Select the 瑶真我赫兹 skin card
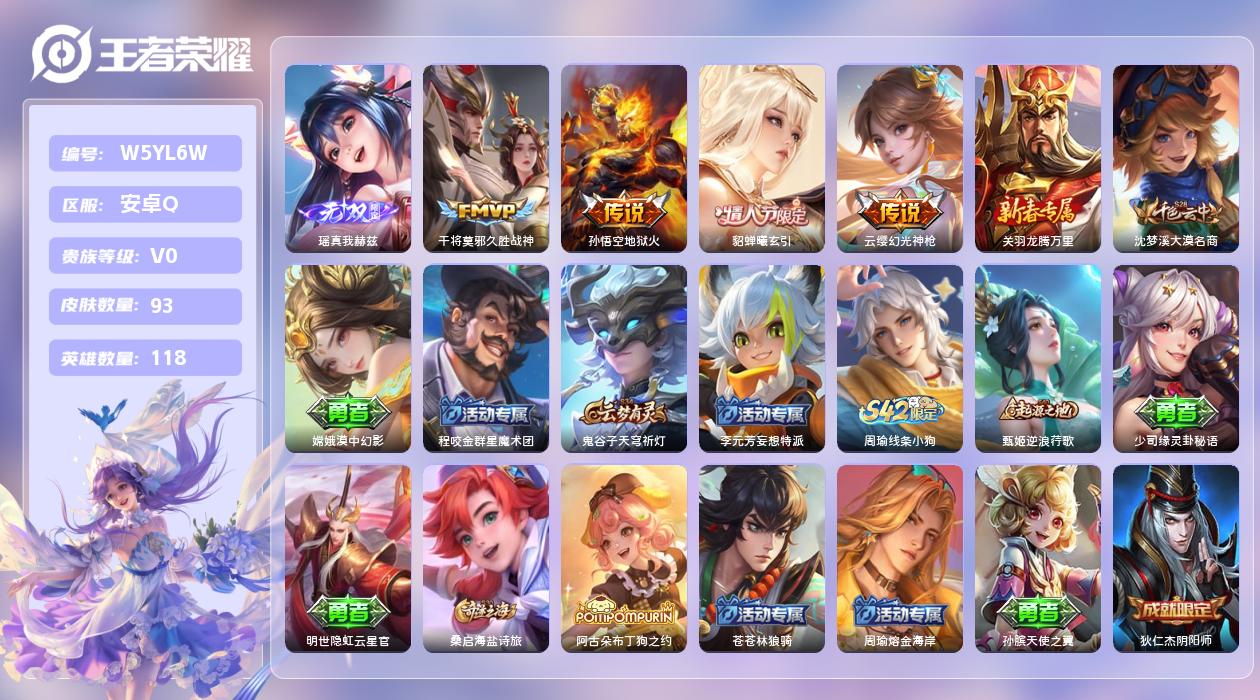This screenshot has width=1260, height=700. coord(347,158)
